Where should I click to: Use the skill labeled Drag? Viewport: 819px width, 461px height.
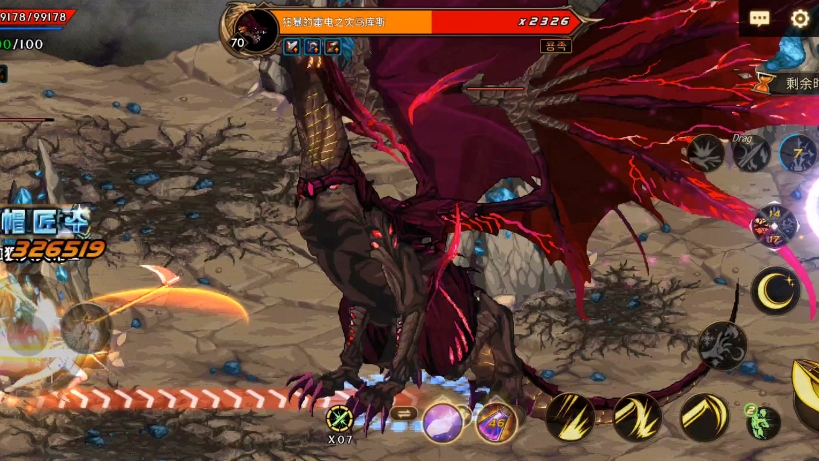pyautogui.click(x=751, y=153)
